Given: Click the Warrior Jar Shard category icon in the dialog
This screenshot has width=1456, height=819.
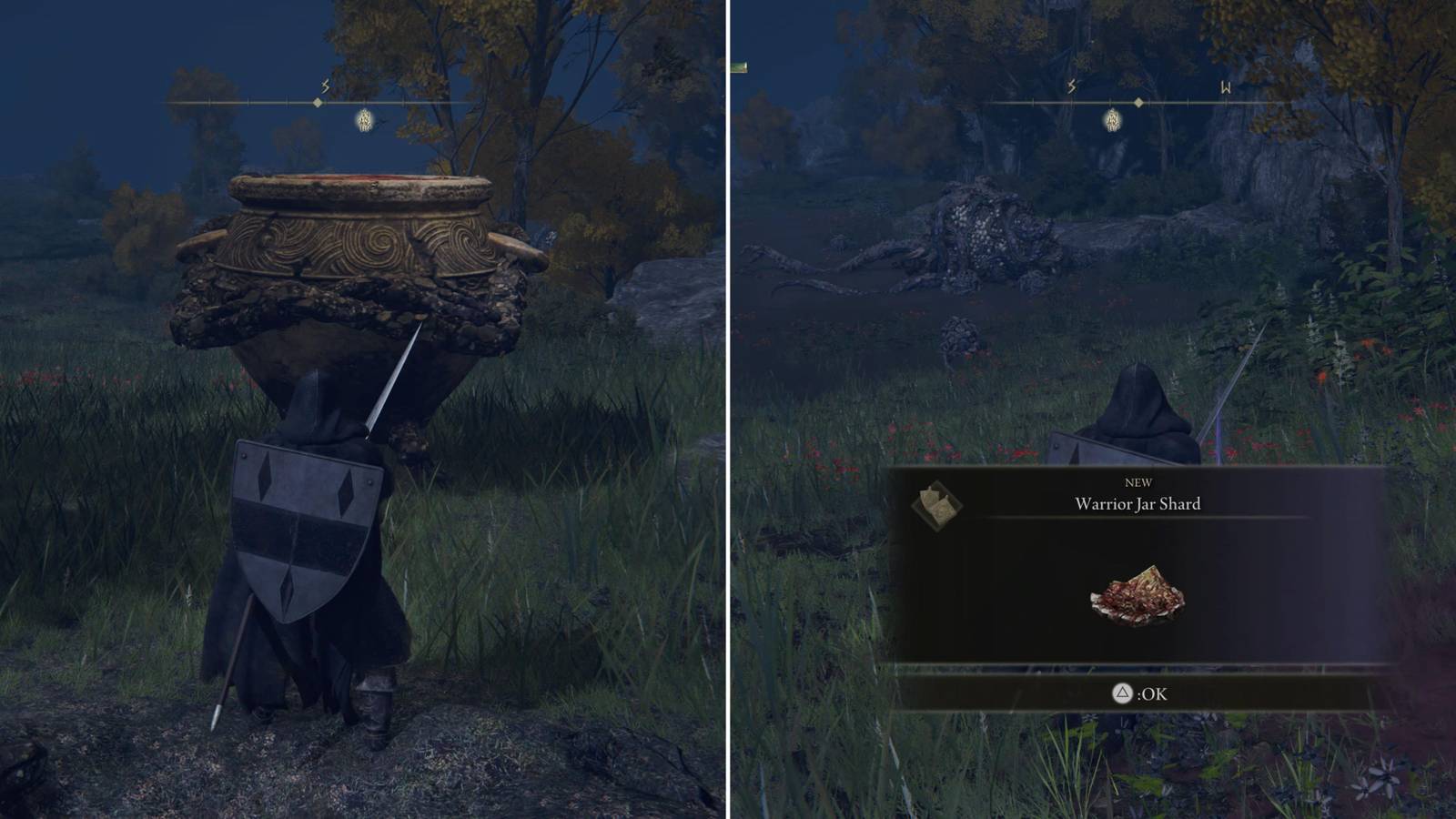Looking at the screenshot, I should coord(936,500).
